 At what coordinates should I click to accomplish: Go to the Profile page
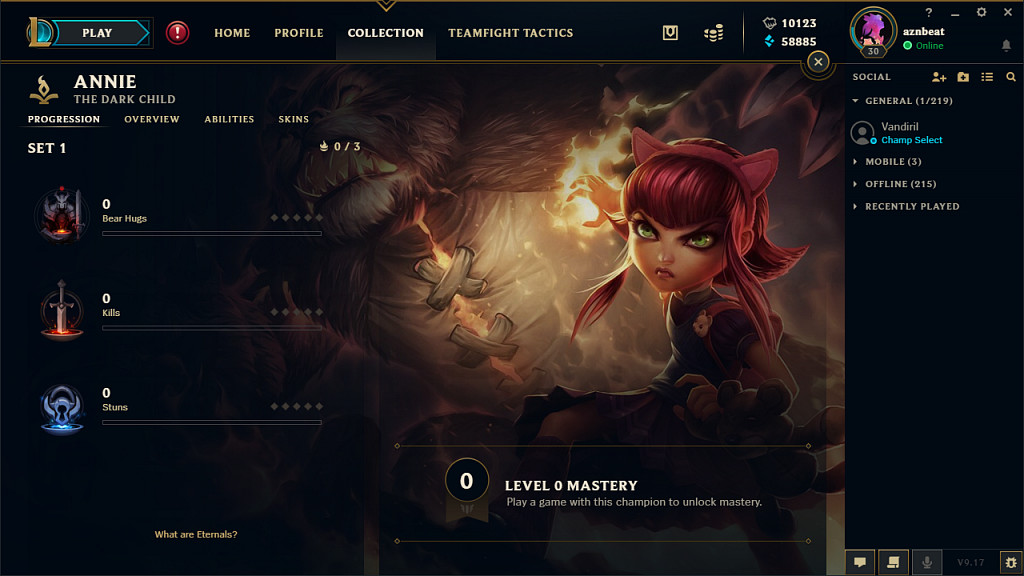click(299, 33)
